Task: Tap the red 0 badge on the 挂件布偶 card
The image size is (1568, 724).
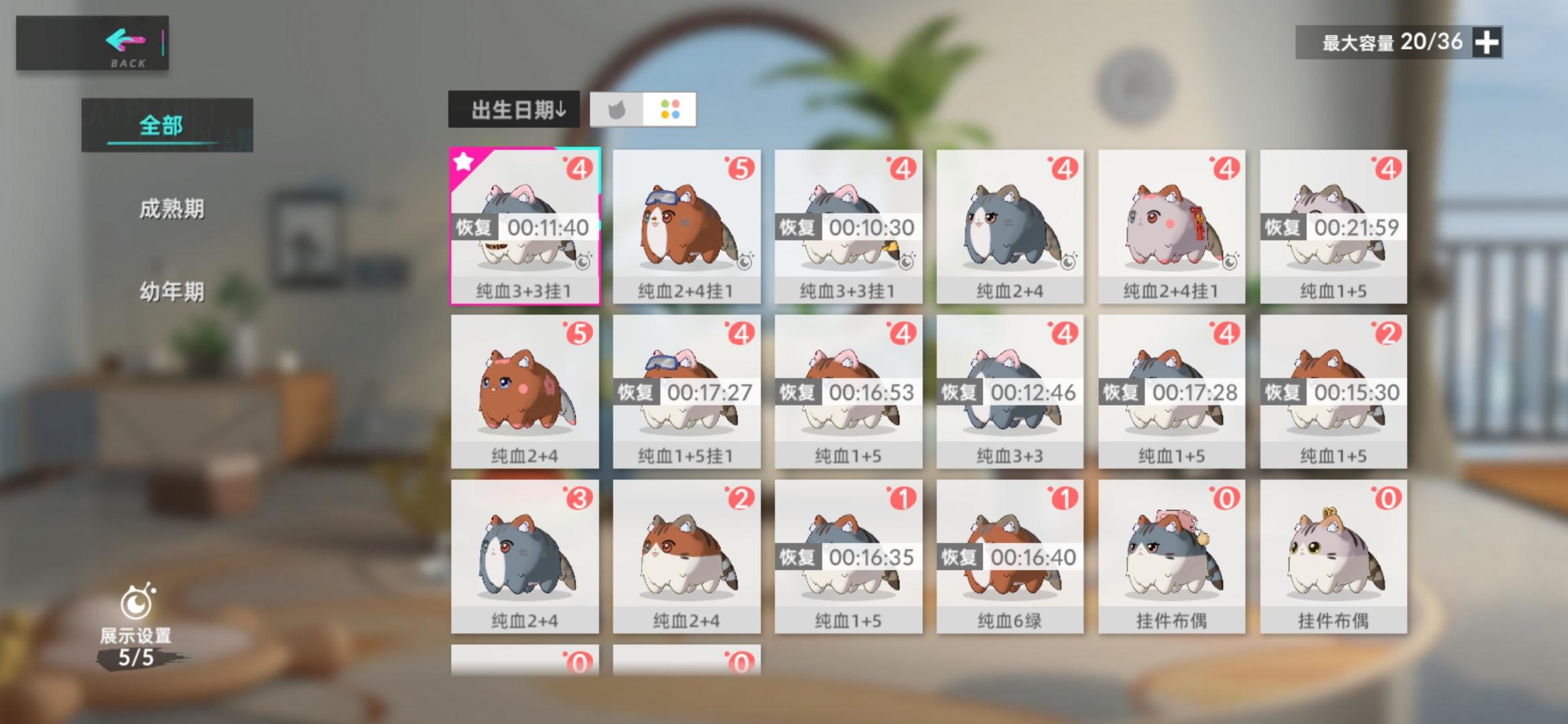Action: point(1228,497)
